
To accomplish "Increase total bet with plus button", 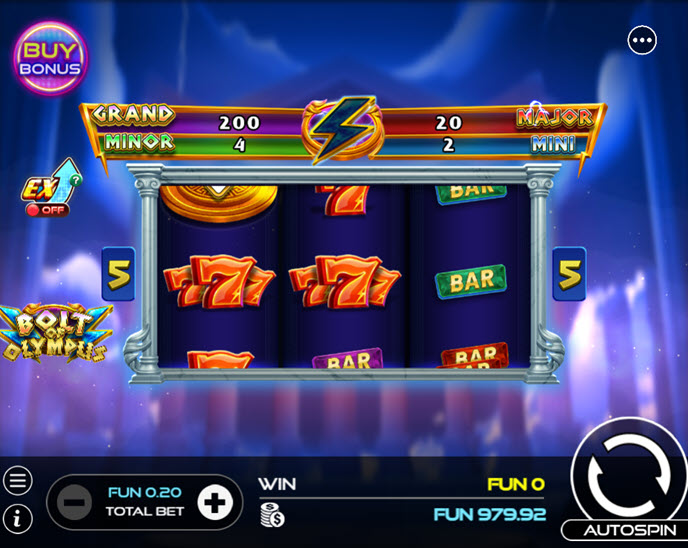I will click(x=214, y=502).
